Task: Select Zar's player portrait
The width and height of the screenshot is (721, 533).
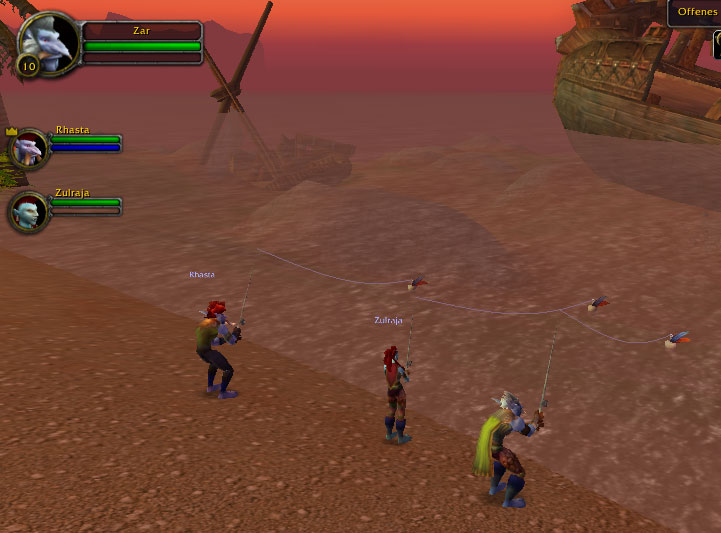Action: [x=48, y=42]
